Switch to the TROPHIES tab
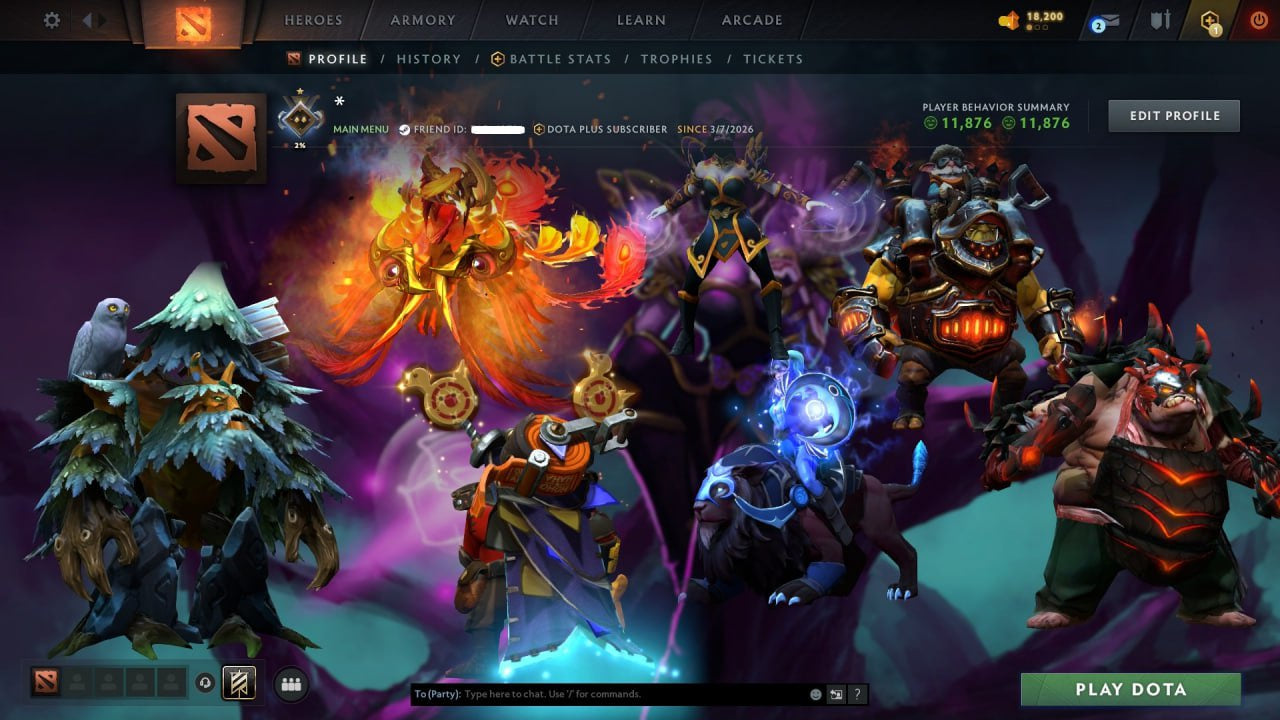Screen dimensions: 1280x720 676,59
